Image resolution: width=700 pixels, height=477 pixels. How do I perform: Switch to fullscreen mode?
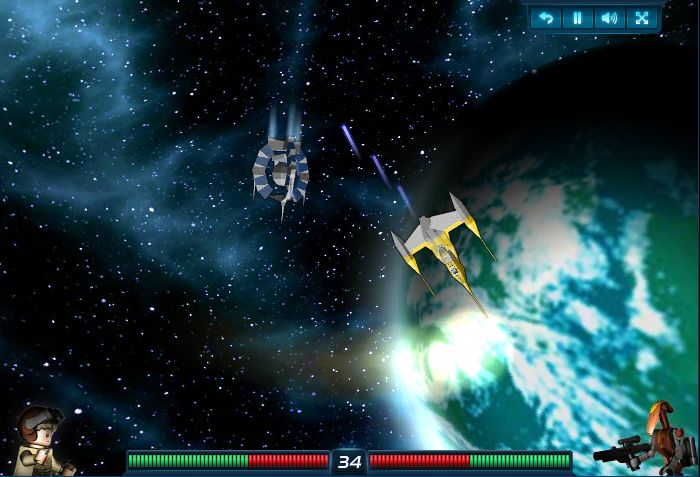pos(641,18)
